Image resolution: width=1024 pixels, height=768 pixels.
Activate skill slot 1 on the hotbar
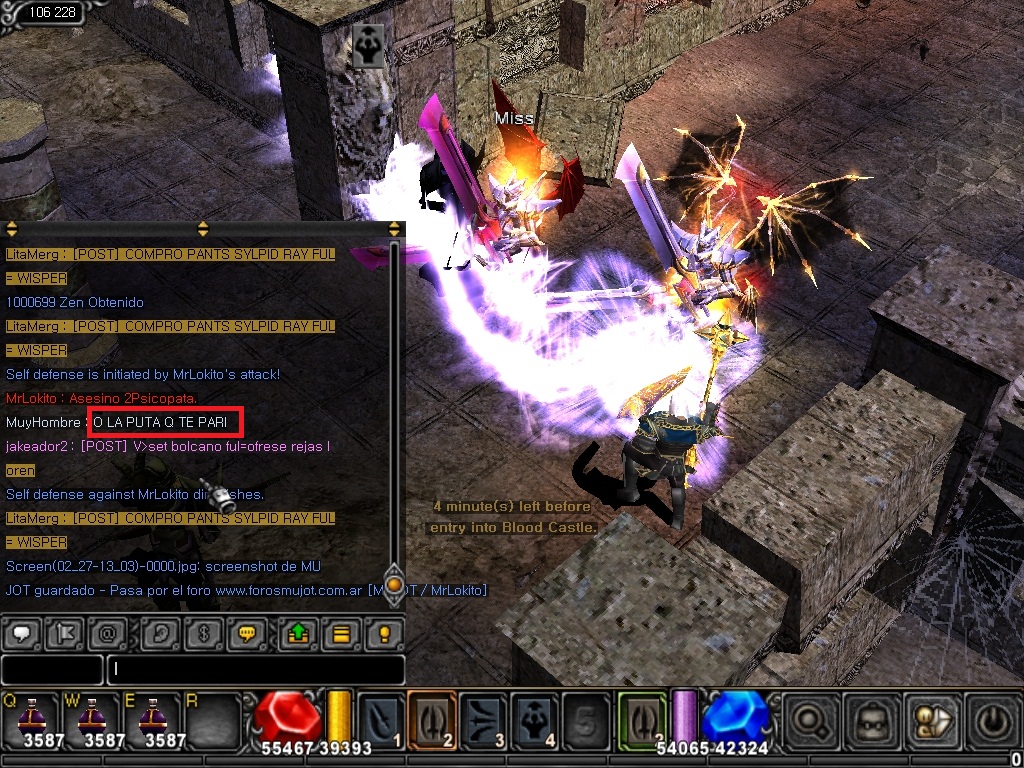coord(381,718)
